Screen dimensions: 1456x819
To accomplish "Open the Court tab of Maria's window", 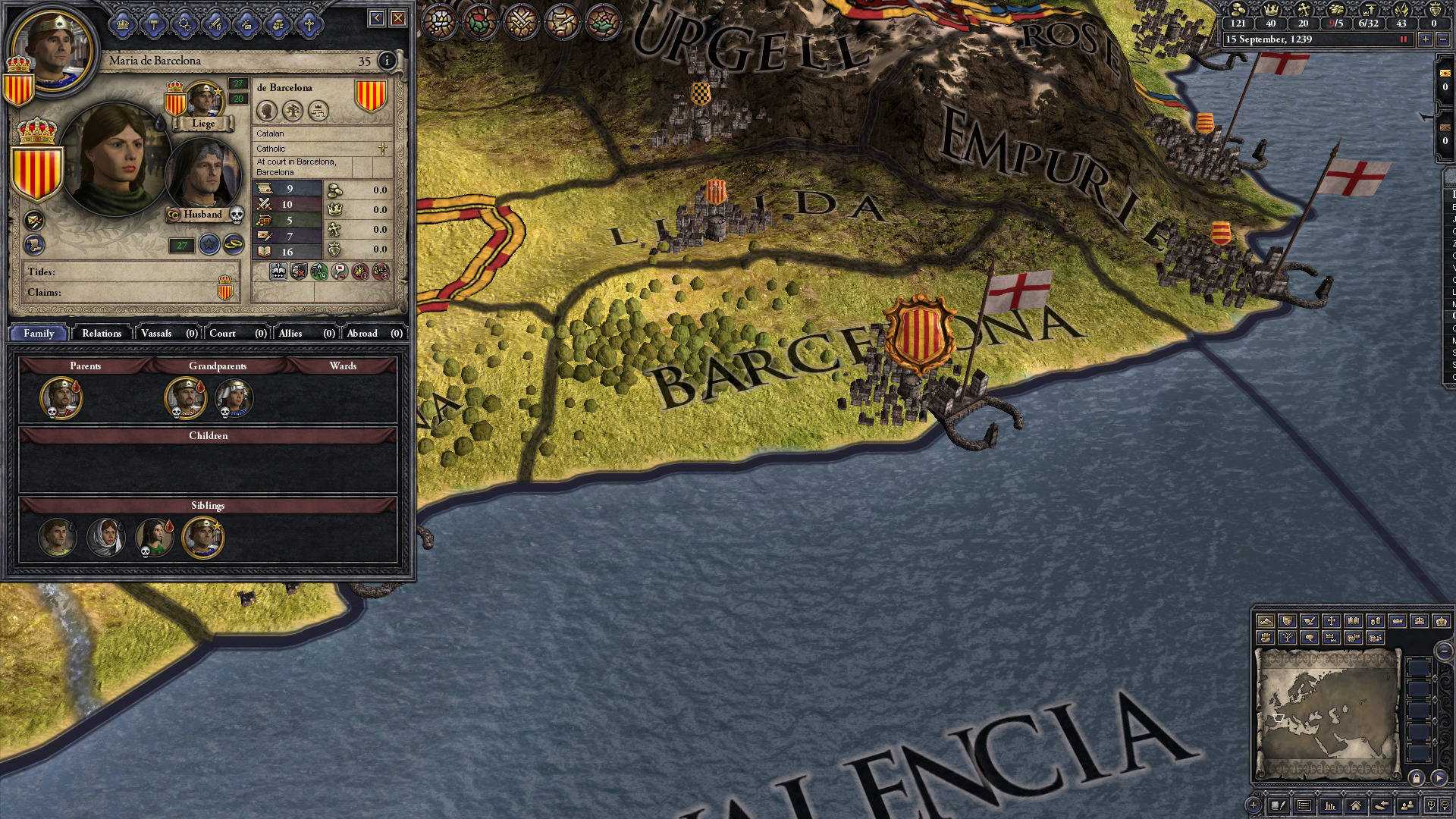I will coord(222,334).
